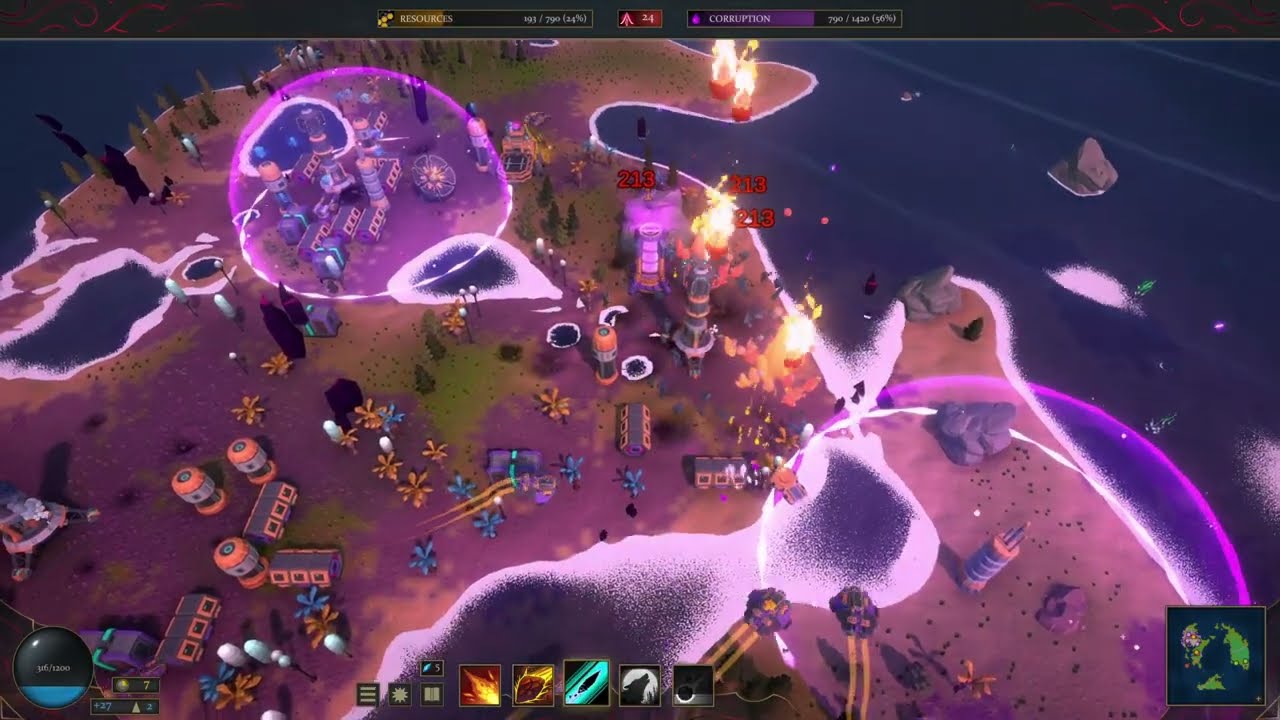The width and height of the screenshot is (1280, 720).
Task: Select the cyan shard beam ability
Action: tap(586, 684)
